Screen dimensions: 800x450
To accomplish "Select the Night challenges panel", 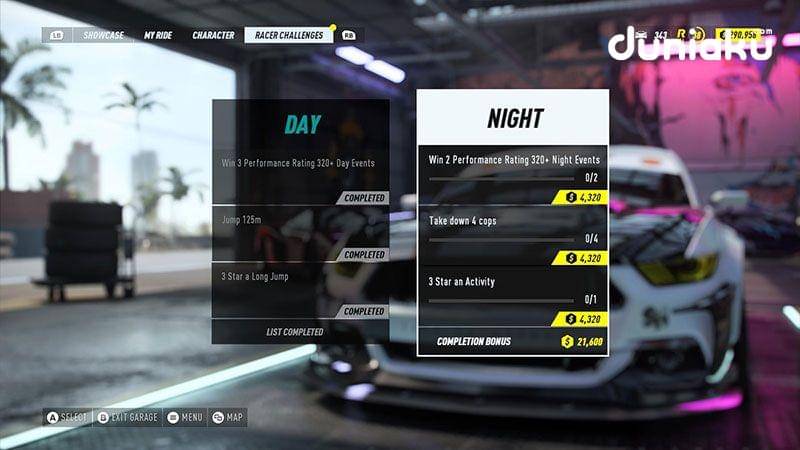I will pos(514,119).
